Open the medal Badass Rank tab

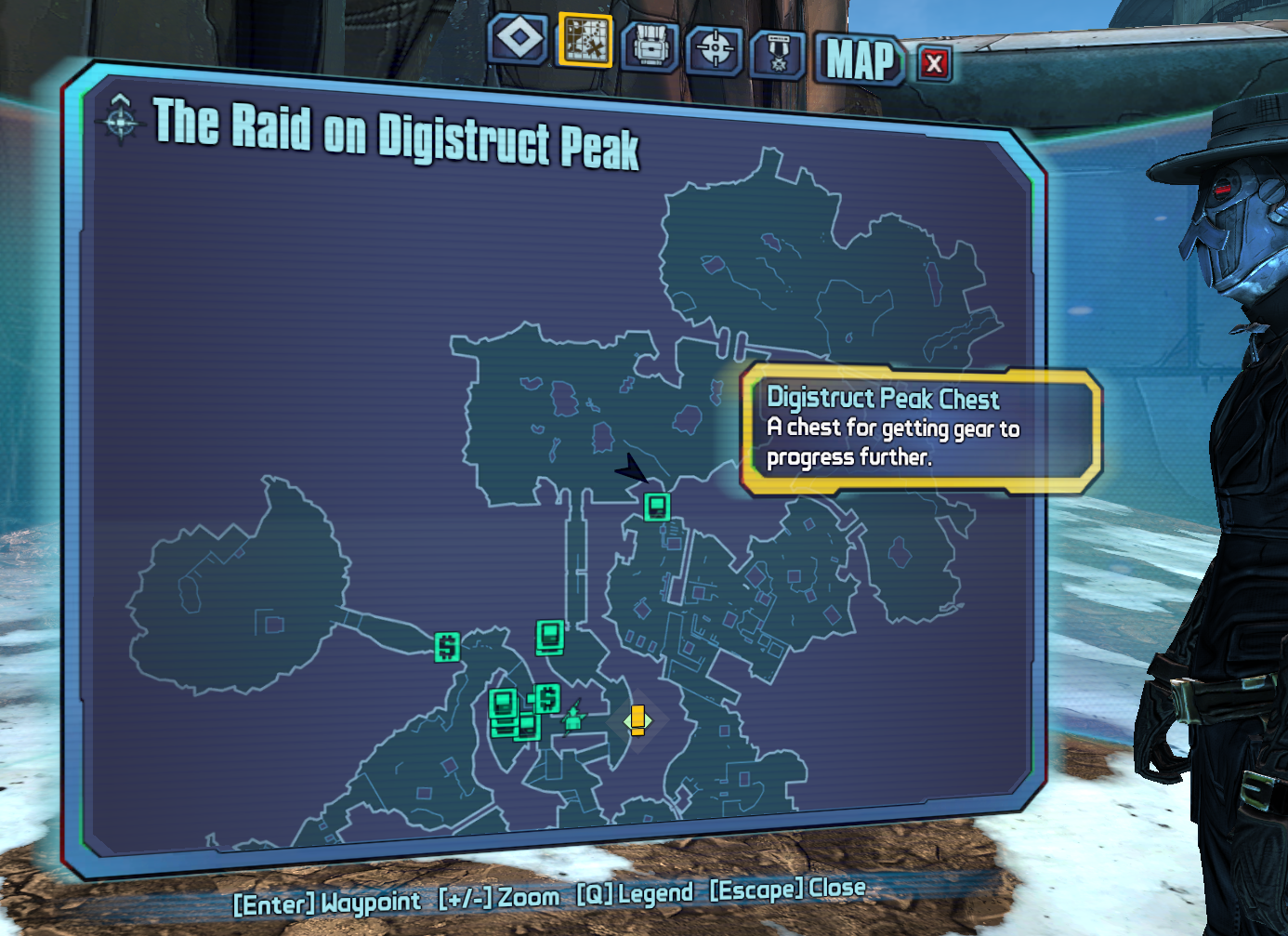pos(778,54)
